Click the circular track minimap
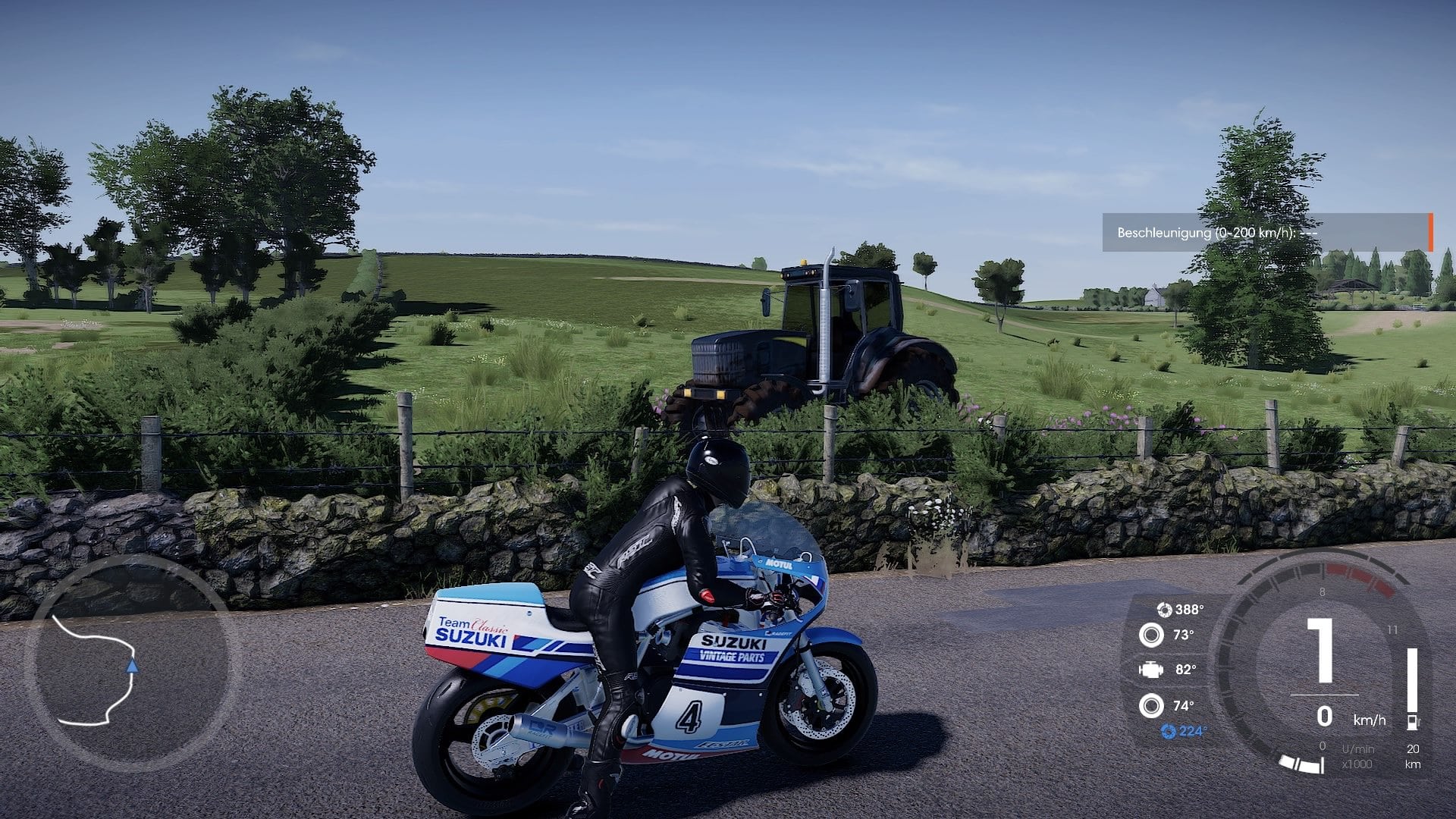 click(130, 663)
